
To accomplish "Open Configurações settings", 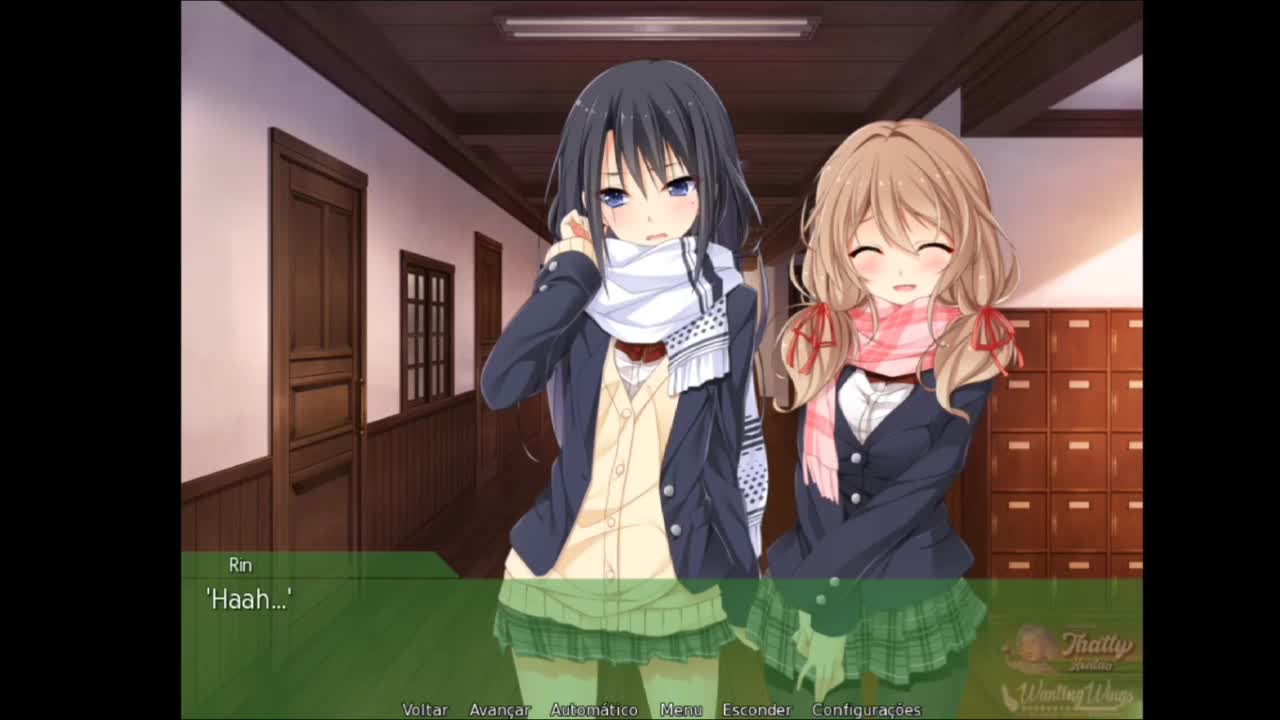I will pos(866,710).
